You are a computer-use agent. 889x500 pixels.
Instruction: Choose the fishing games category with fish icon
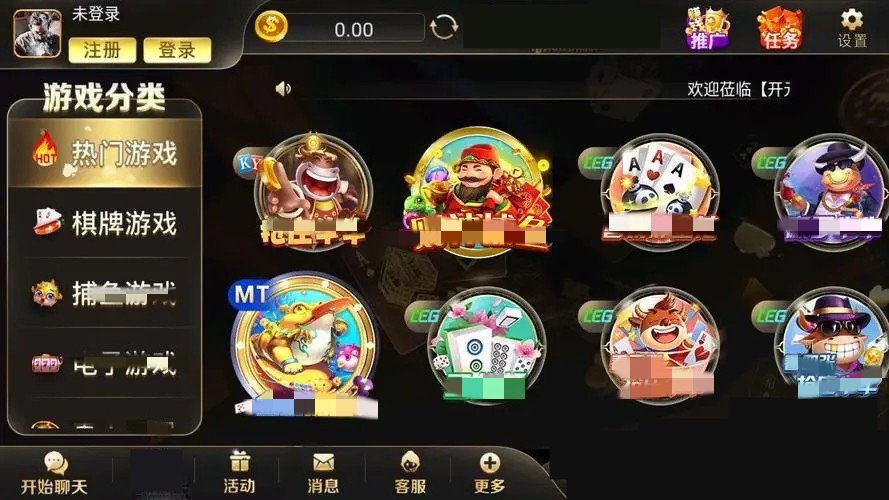[x=105, y=293]
